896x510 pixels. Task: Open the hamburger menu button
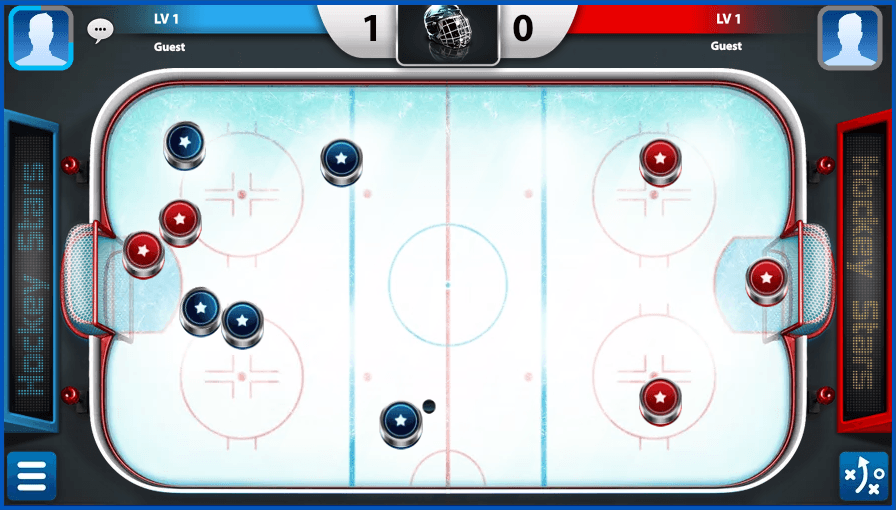32,476
